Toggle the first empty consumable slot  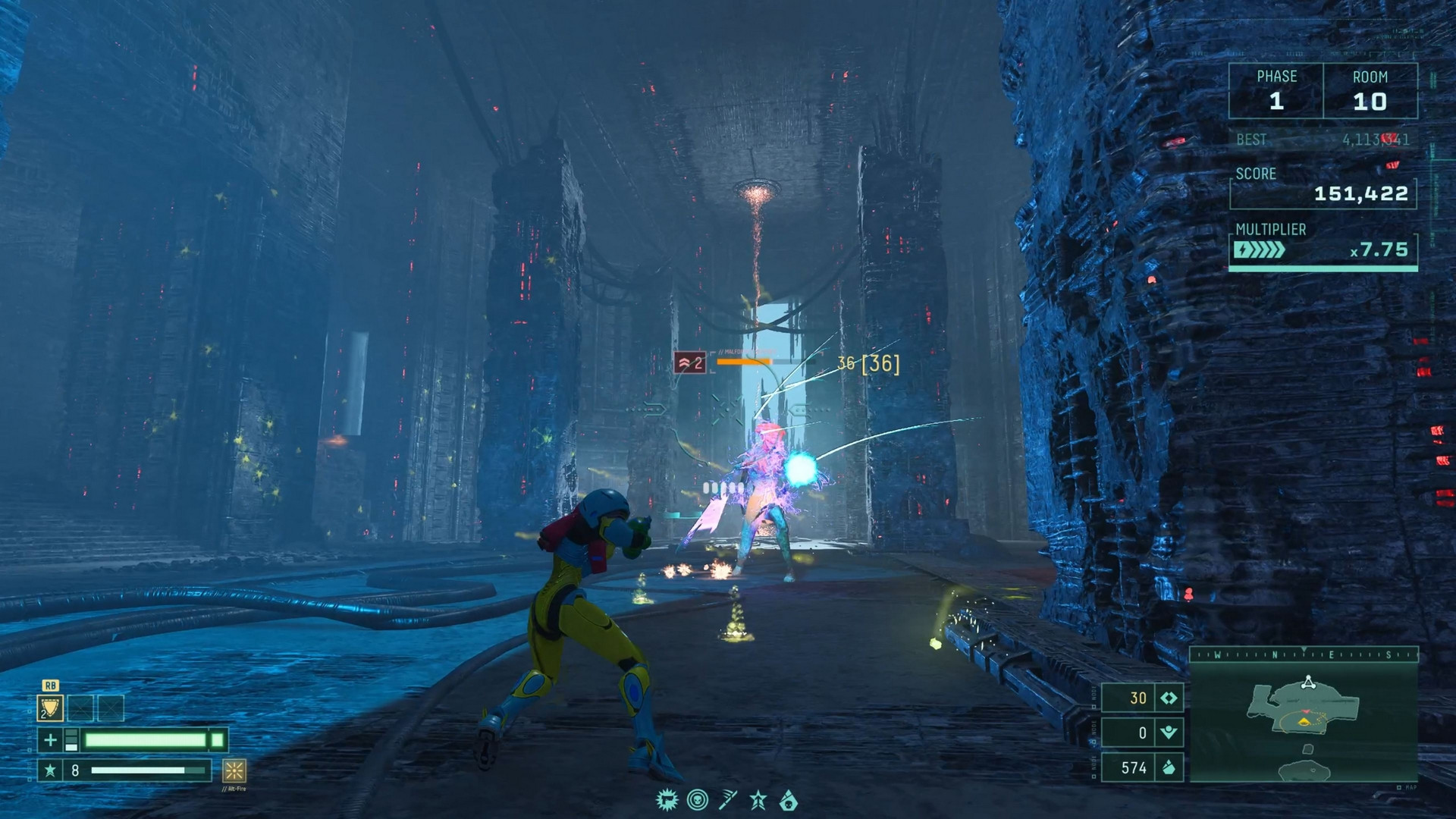coord(80,708)
